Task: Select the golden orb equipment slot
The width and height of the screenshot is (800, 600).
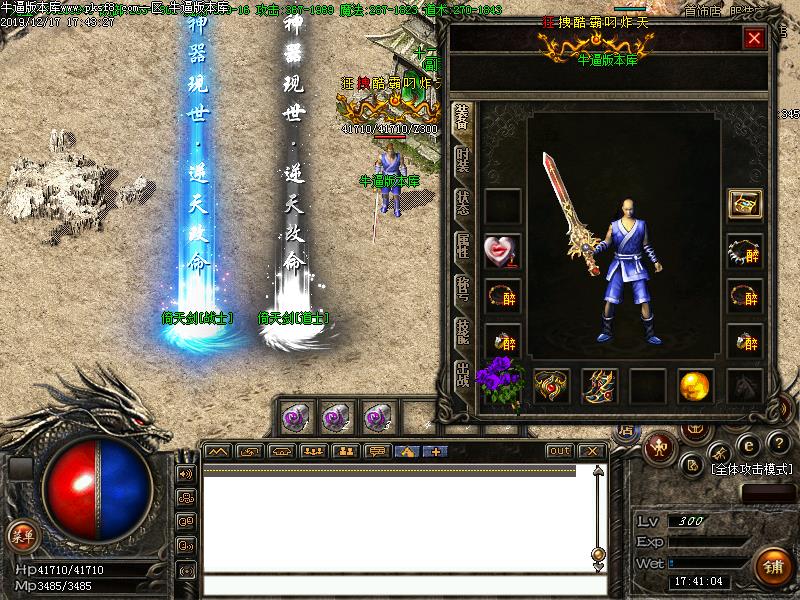Action: 695,385
